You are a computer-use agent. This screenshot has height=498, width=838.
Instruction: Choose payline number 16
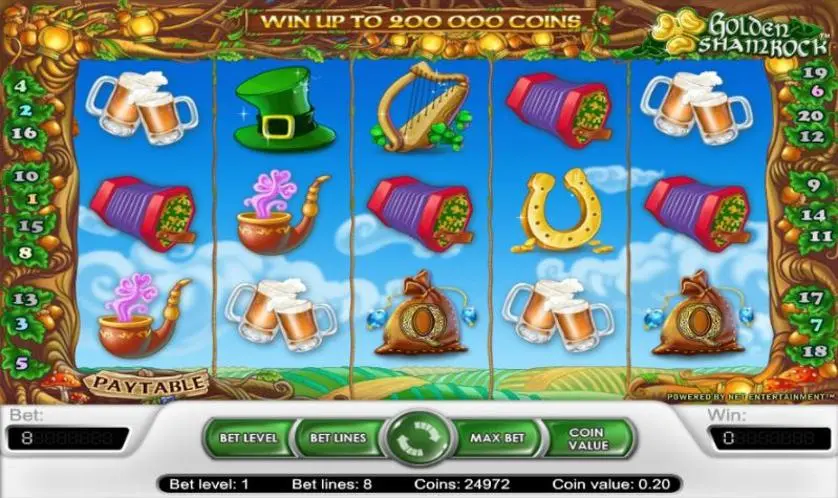click(25, 132)
